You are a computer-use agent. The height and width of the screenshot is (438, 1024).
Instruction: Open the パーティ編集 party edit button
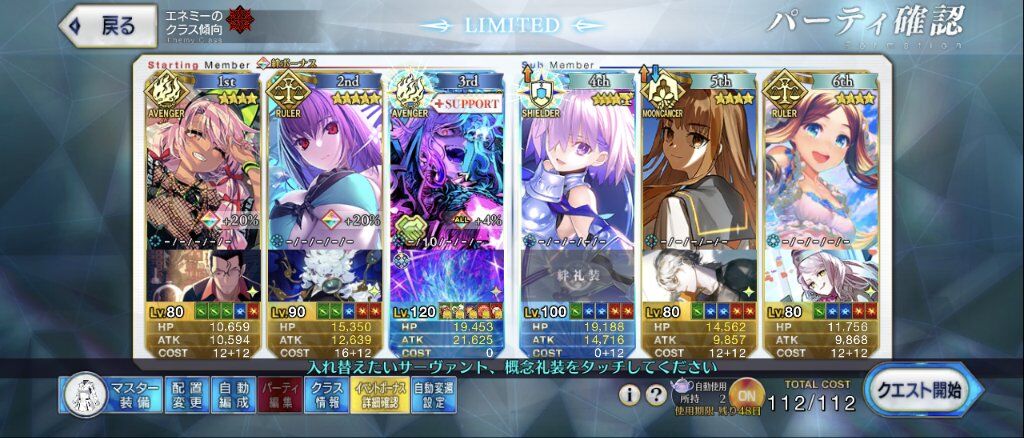278,396
